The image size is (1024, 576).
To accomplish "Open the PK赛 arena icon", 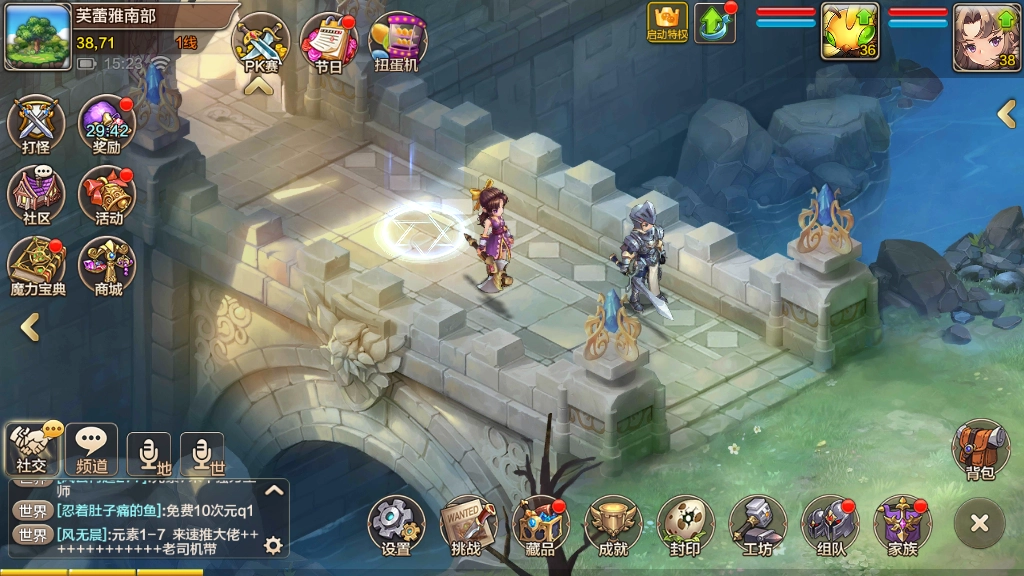I will click(260, 42).
